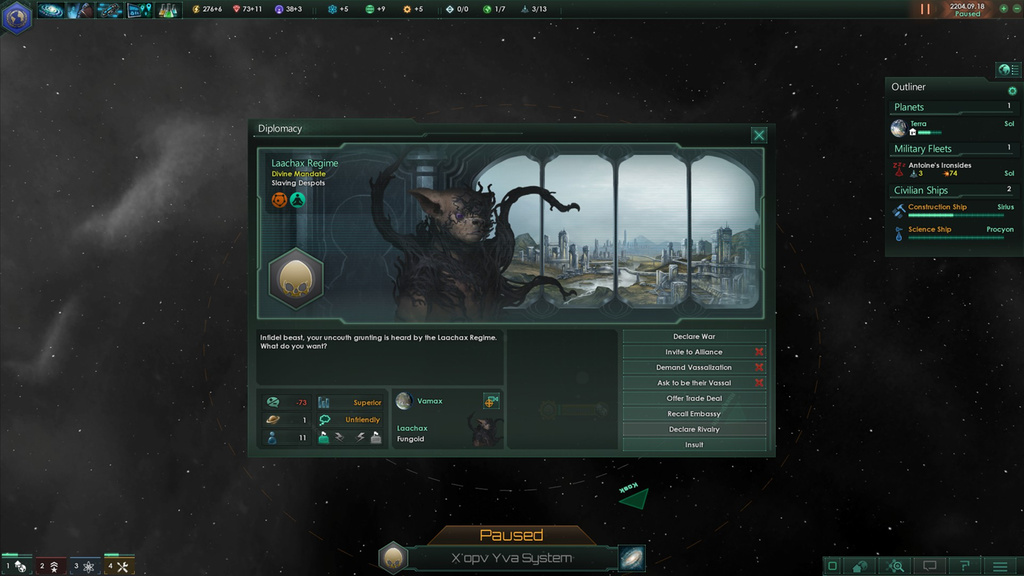Choose Invite to Alliance option
The width and height of the screenshot is (1024, 576).
[694, 352]
